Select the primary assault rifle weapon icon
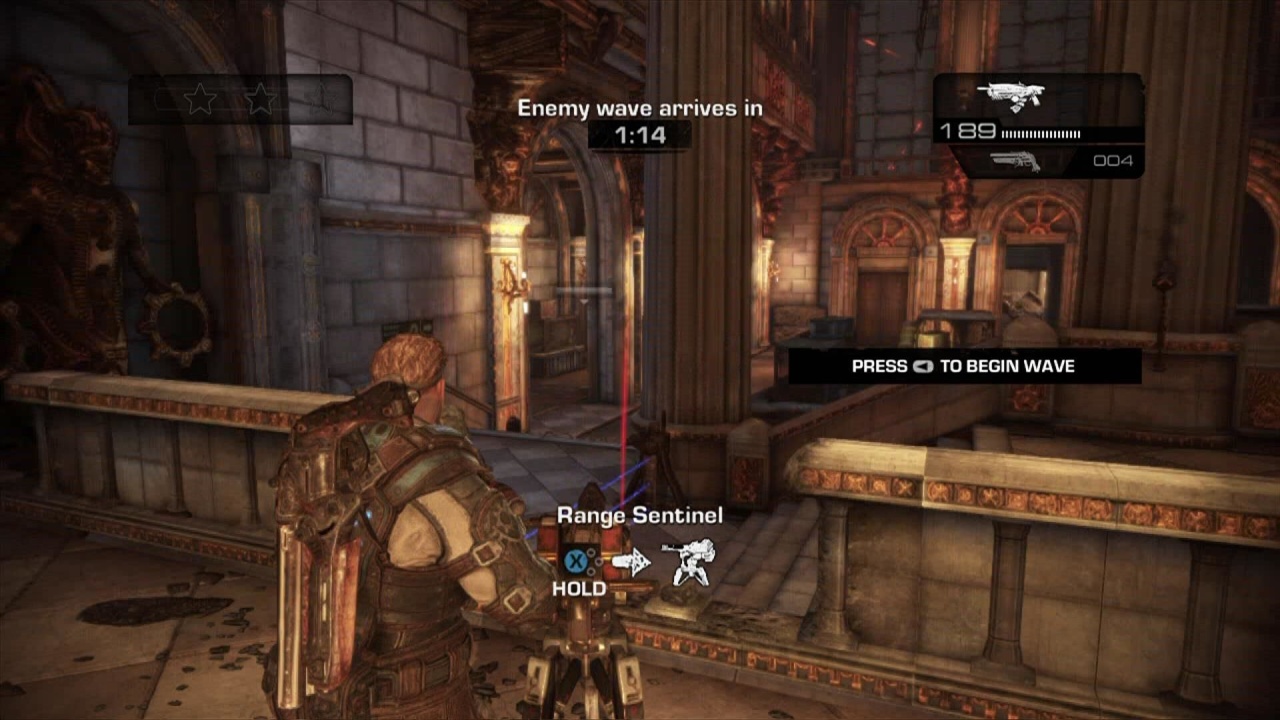 click(1010, 96)
